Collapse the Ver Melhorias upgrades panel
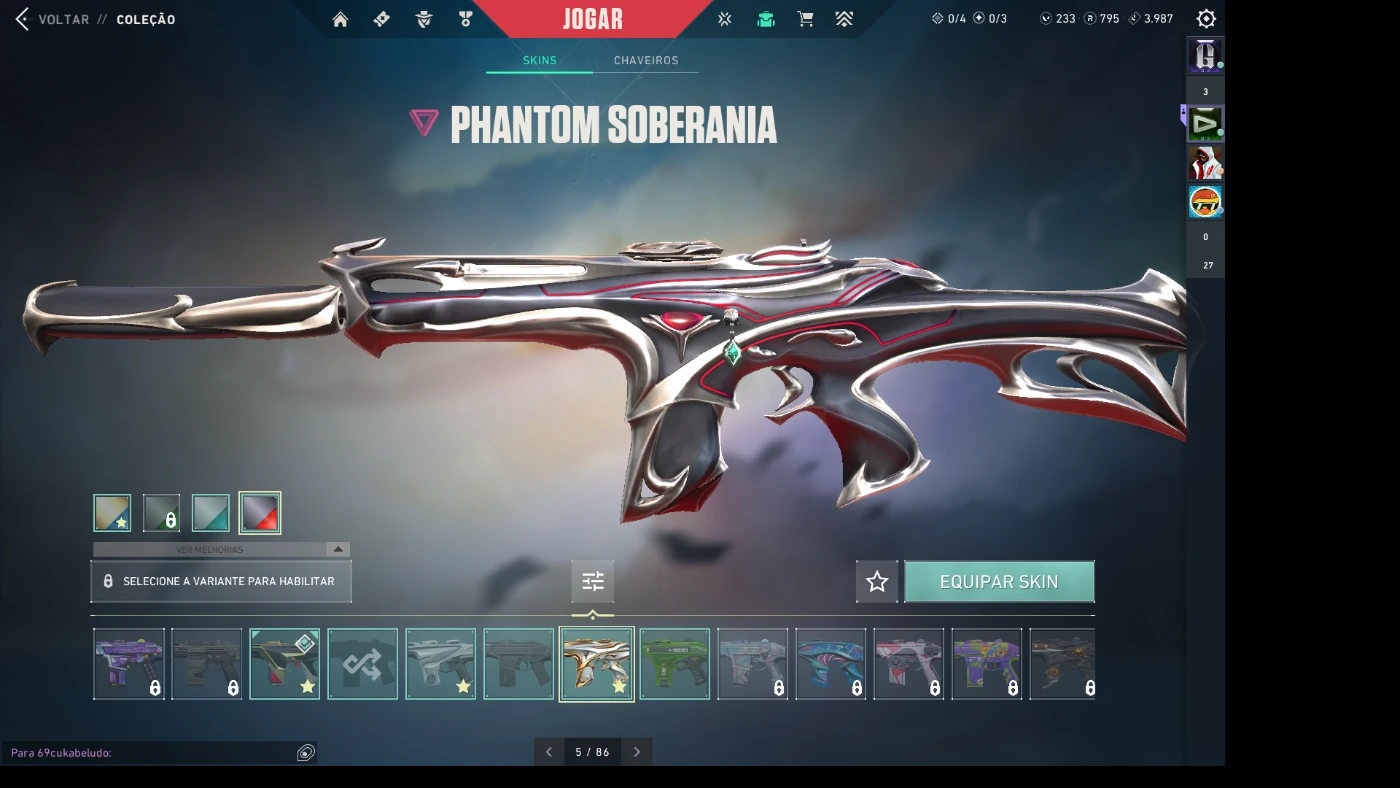This screenshot has height=788, width=1400. pos(338,550)
